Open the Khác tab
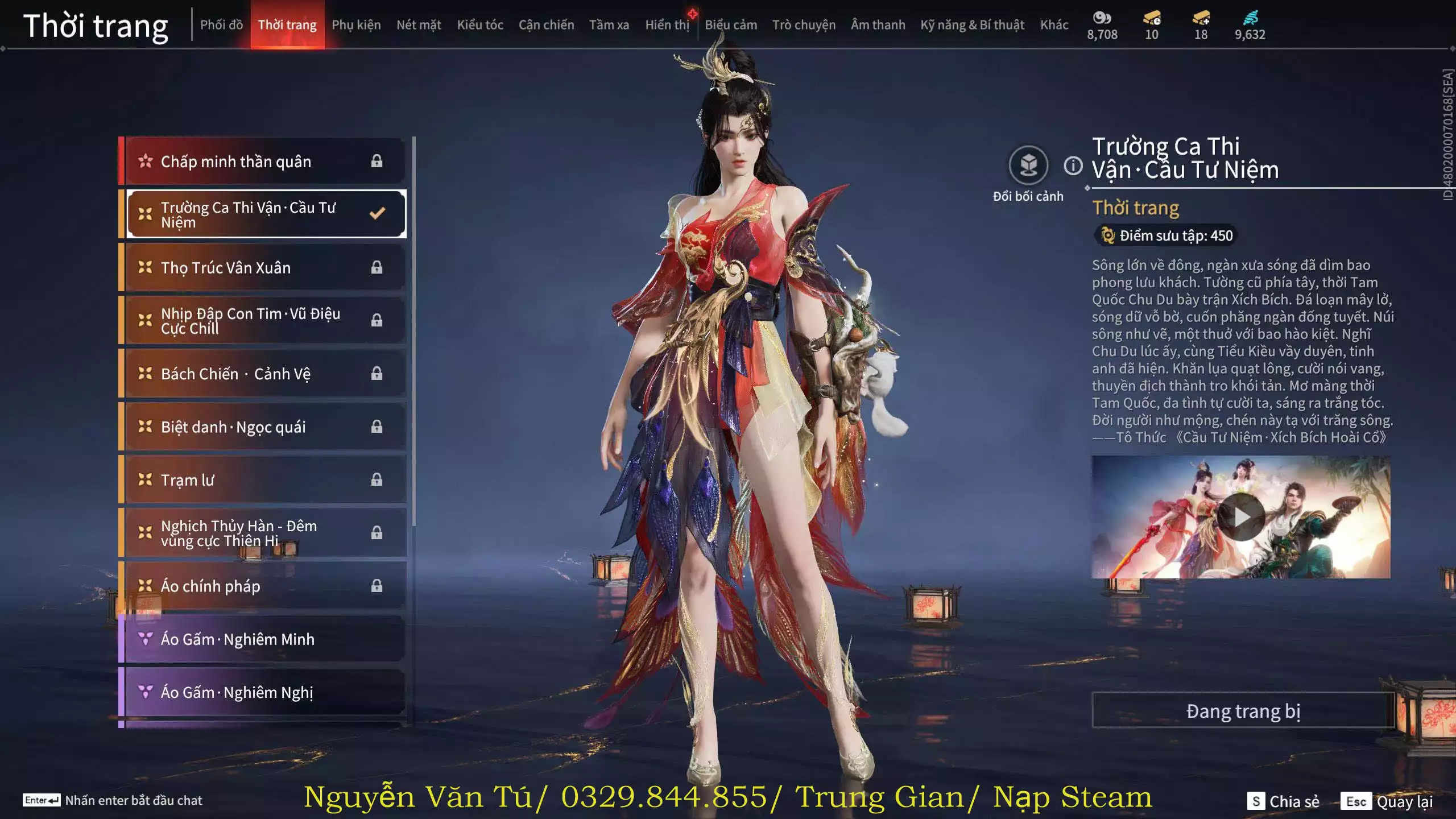 [x=1054, y=25]
